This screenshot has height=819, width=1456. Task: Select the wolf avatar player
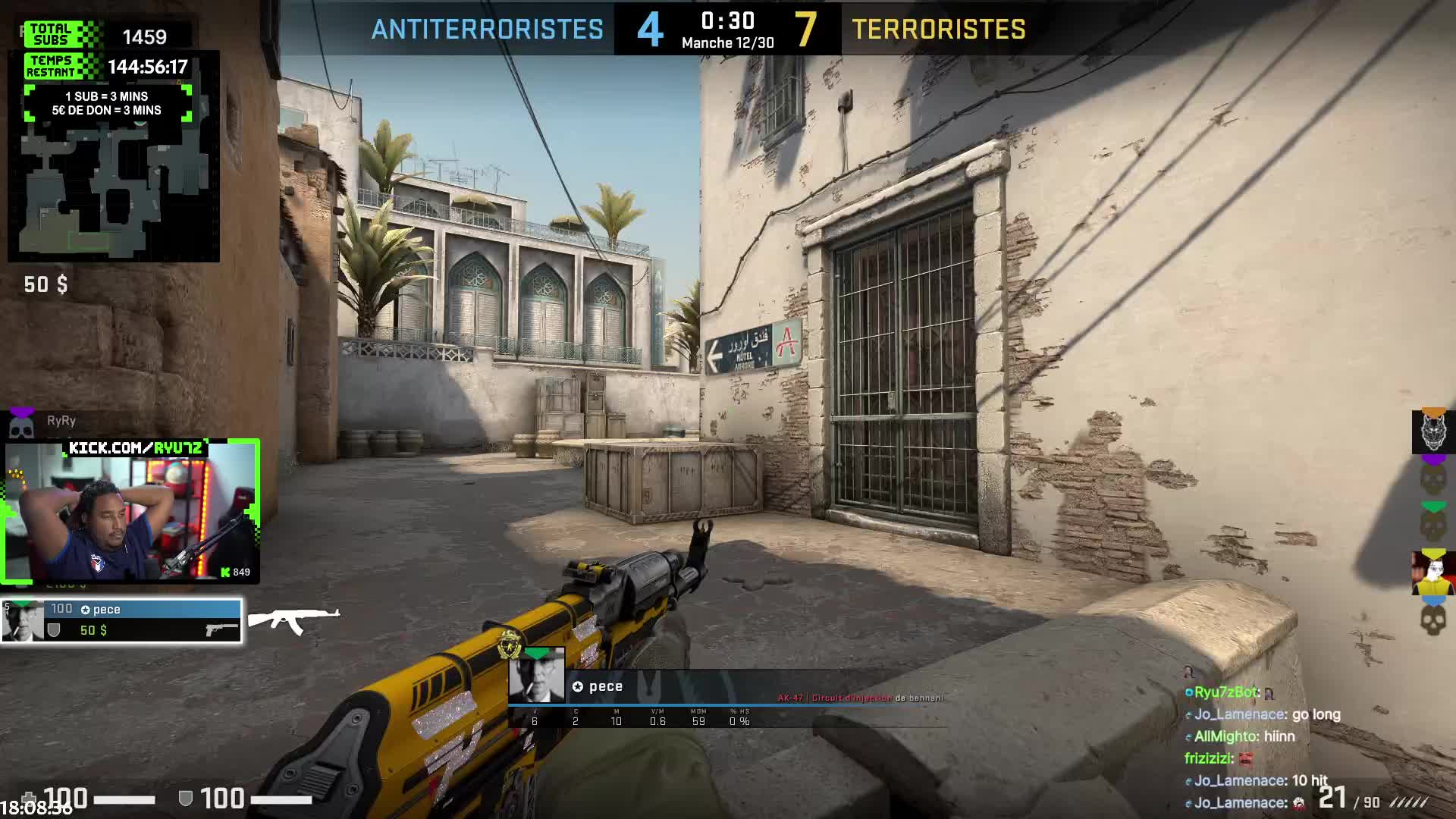(x=1432, y=432)
